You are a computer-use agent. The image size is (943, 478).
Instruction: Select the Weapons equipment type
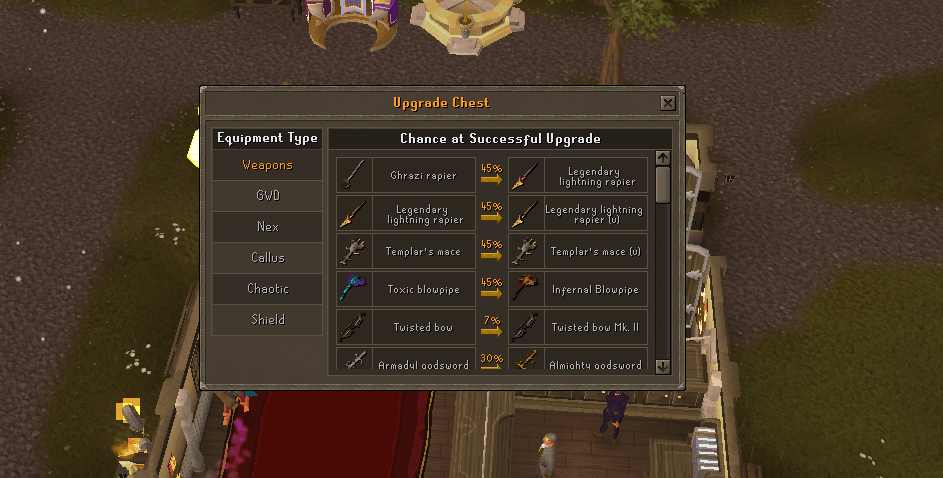267,165
